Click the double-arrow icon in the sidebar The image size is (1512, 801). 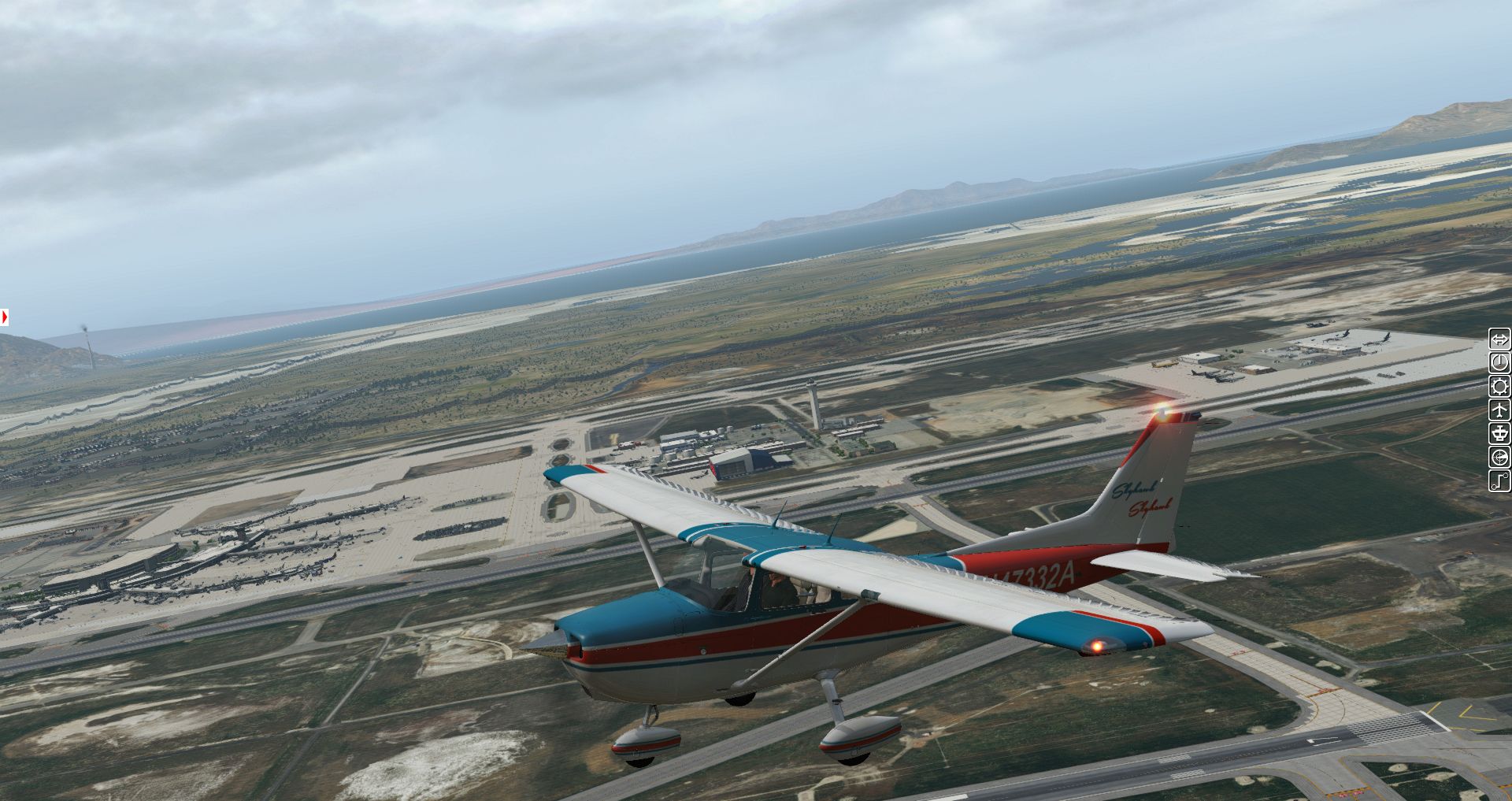point(1499,339)
